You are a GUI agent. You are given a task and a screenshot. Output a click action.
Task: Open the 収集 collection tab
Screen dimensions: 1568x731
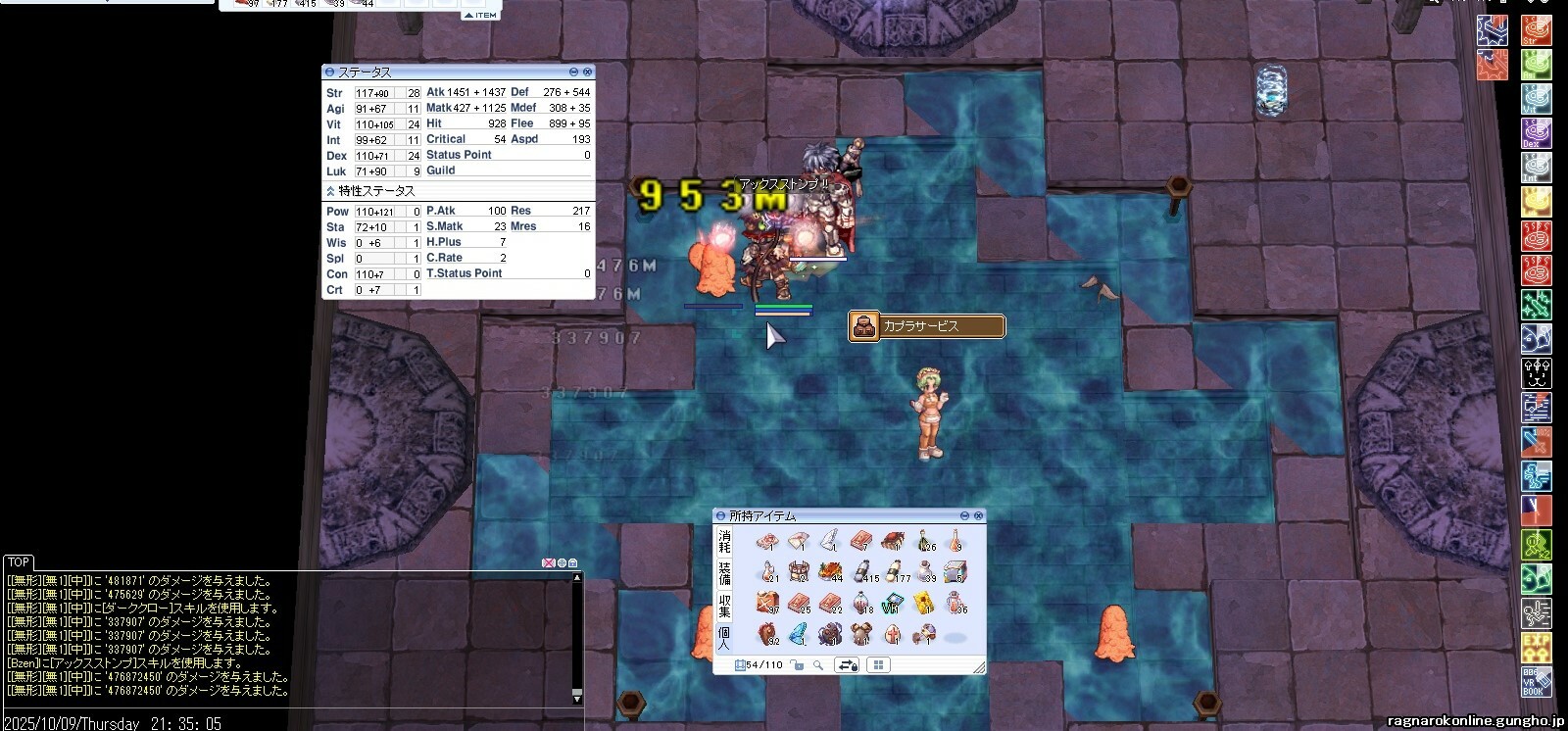coord(724,605)
